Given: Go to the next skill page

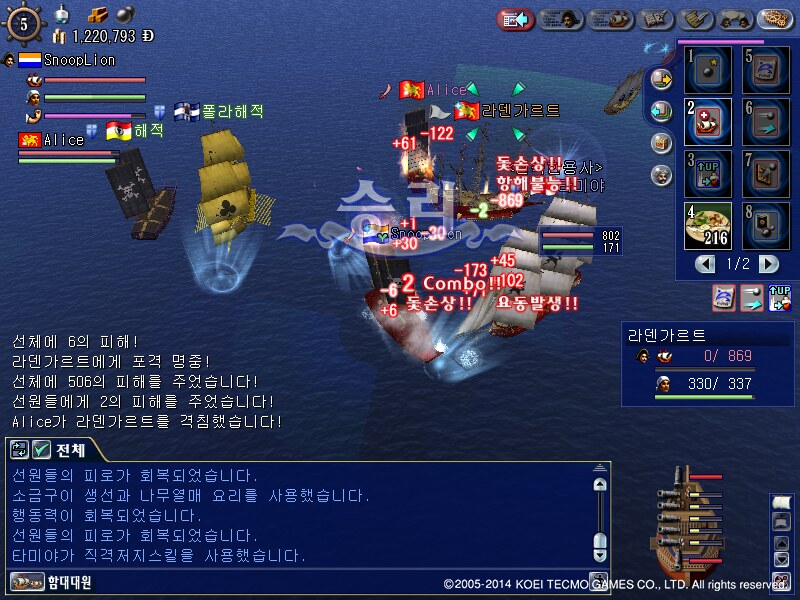Looking at the screenshot, I should (768, 264).
